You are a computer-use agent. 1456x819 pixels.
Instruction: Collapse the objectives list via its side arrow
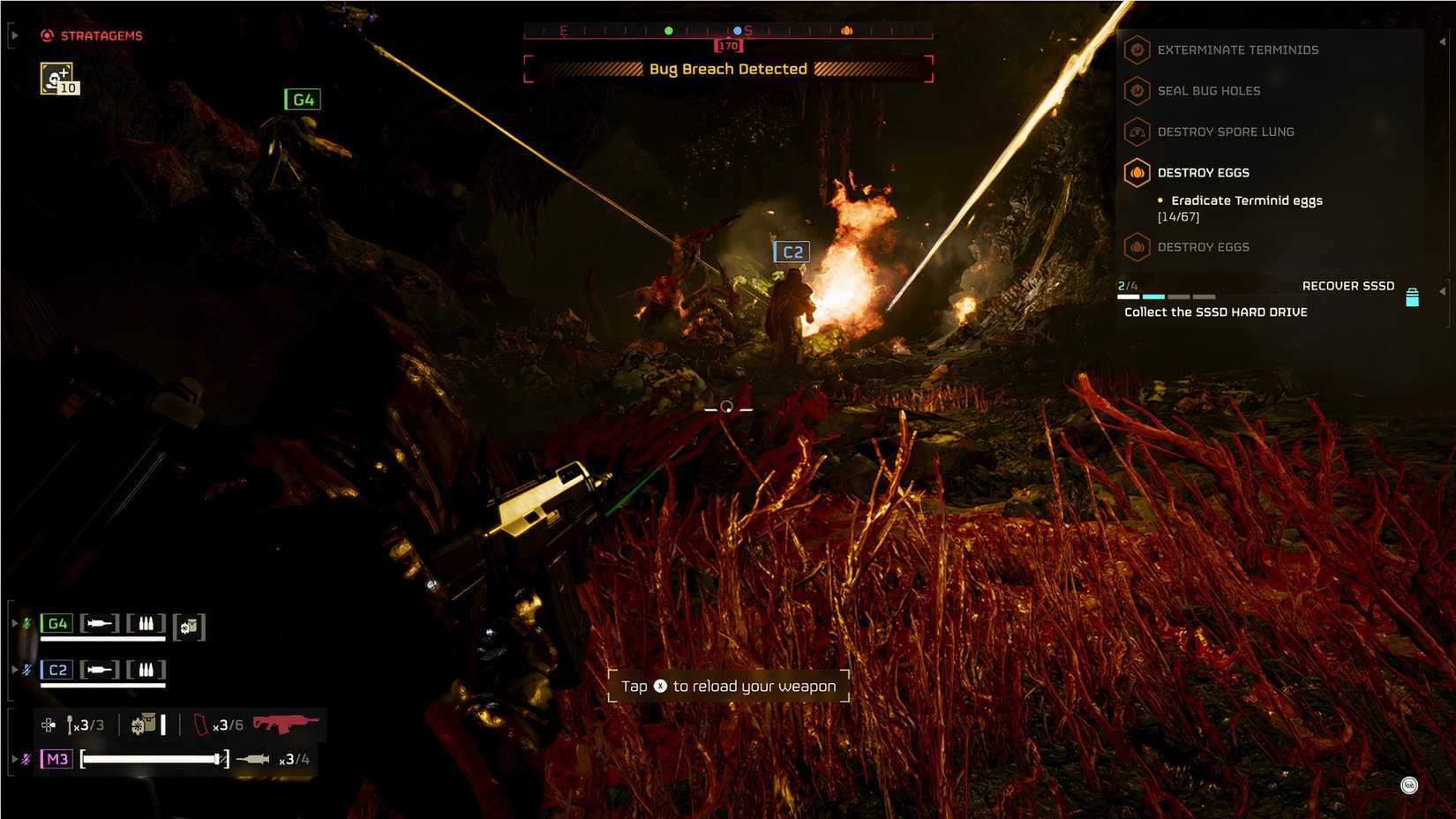click(1442, 41)
